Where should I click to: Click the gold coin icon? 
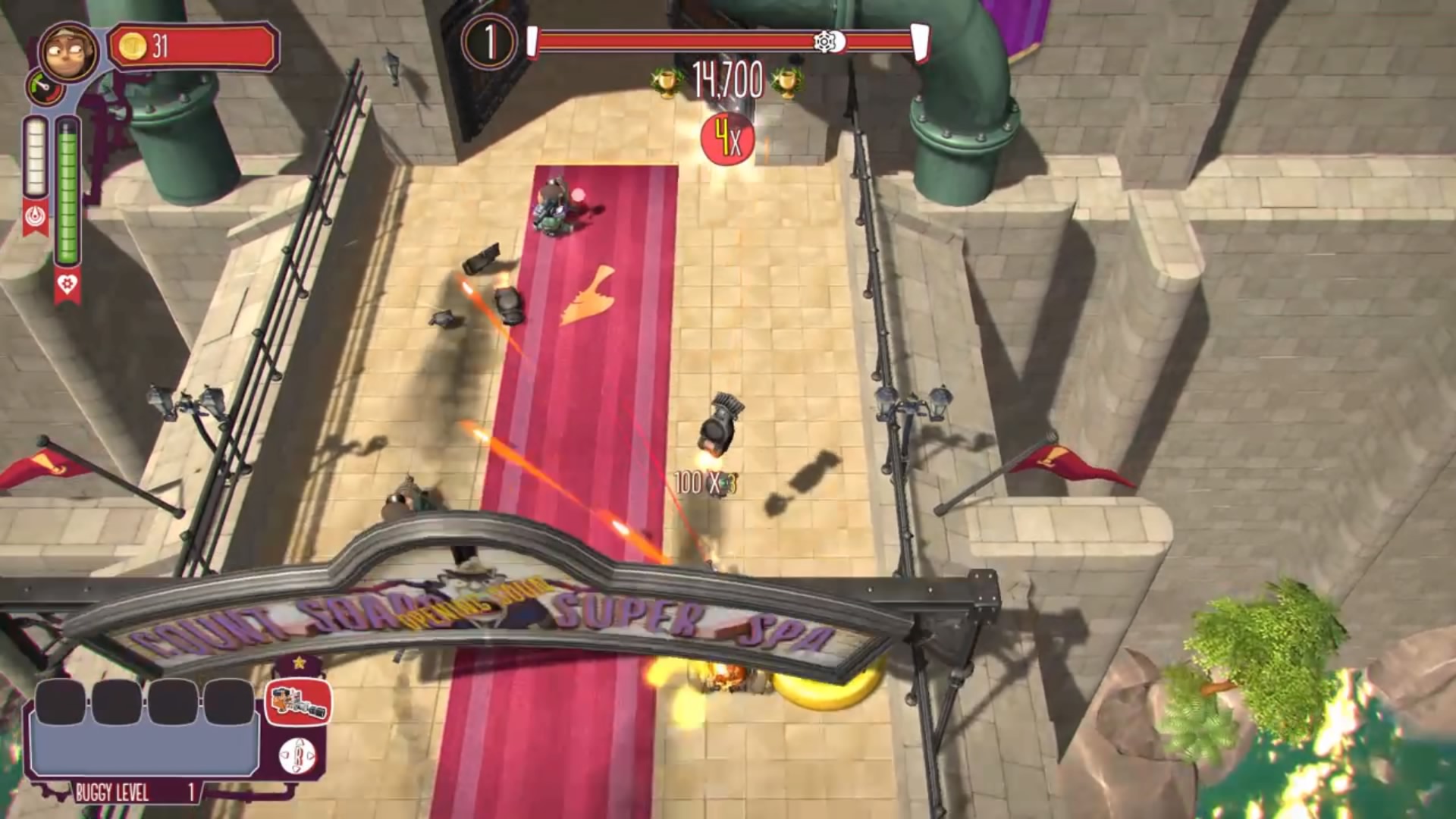[x=133, y=47]
